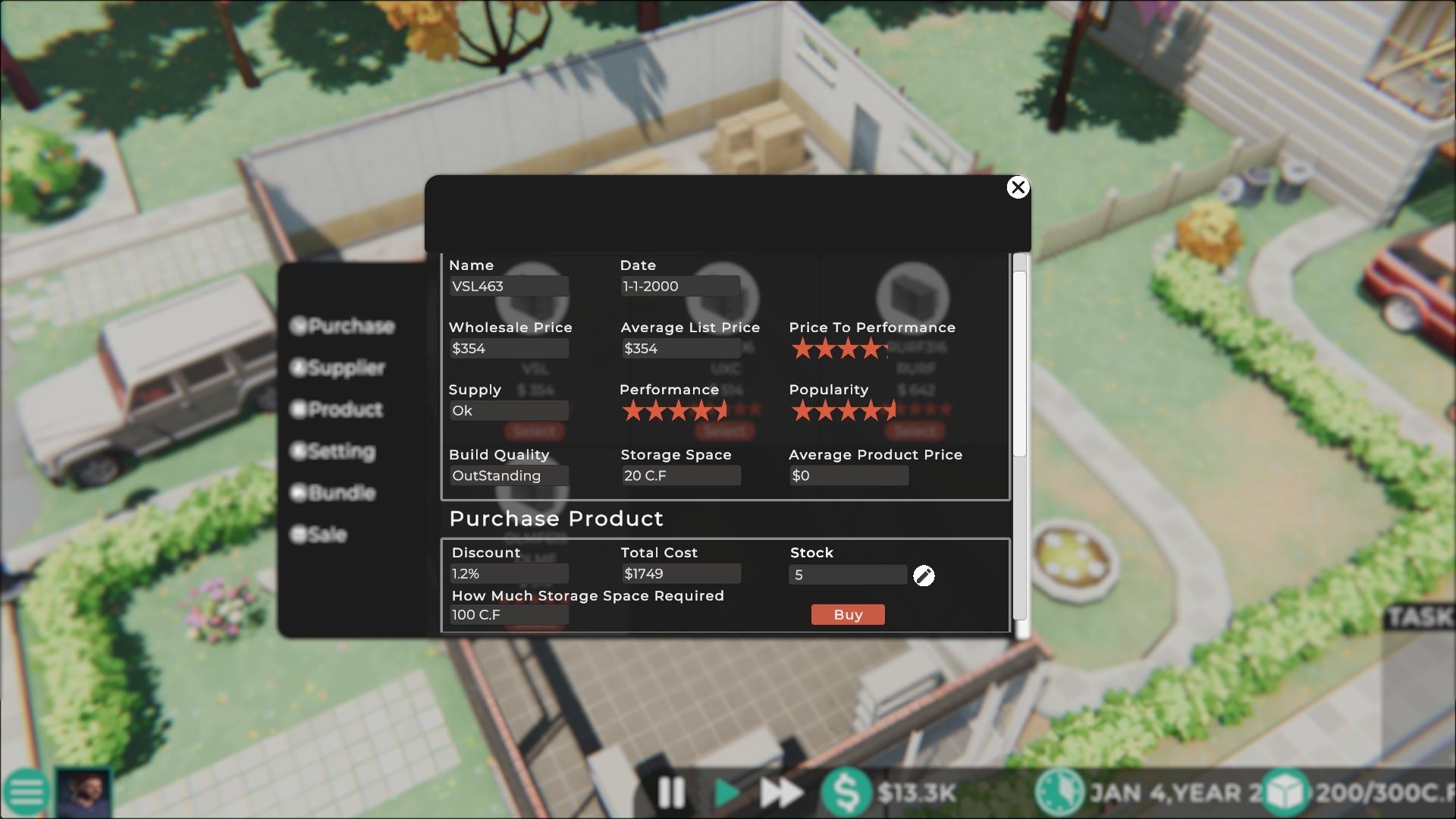This screenshot has height=819, width=1456.
Task: Select the Stock quantity input field
Action: click(x=847, y=575)
